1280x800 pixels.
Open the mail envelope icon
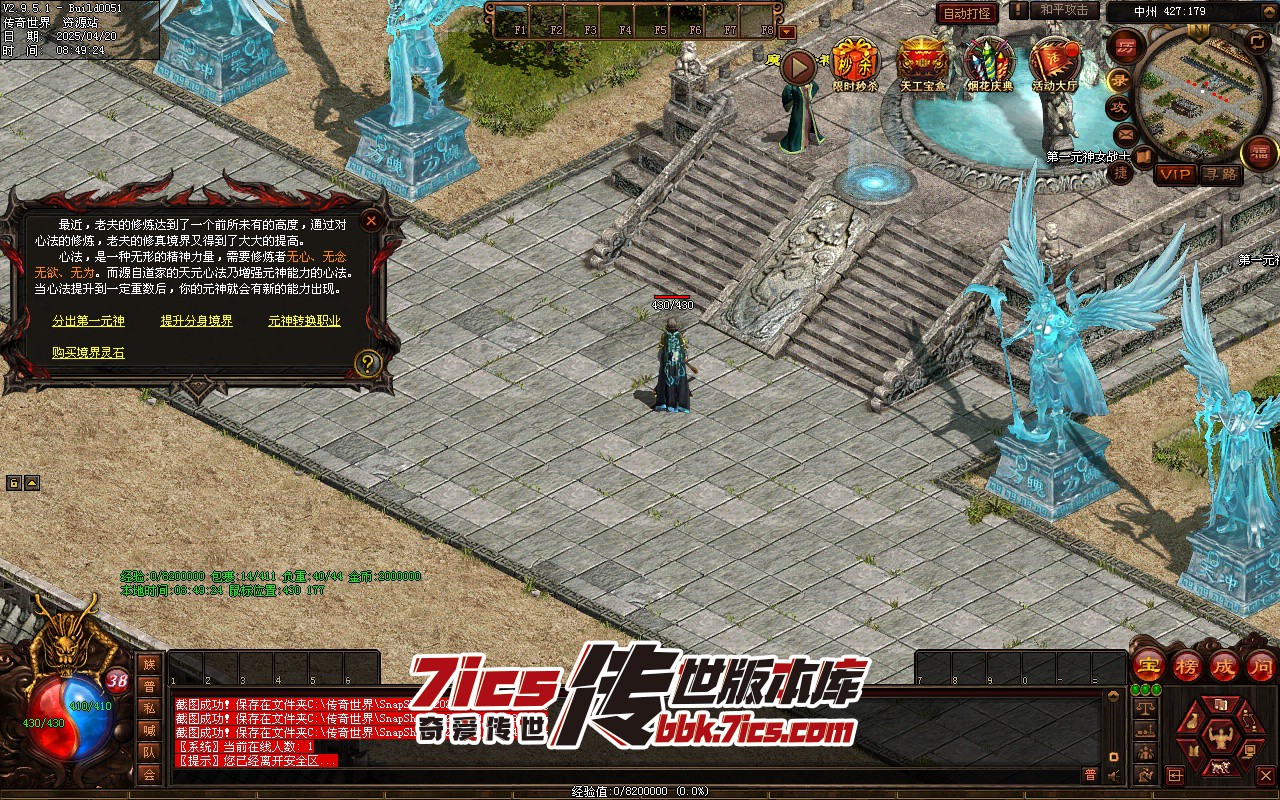1126,133
